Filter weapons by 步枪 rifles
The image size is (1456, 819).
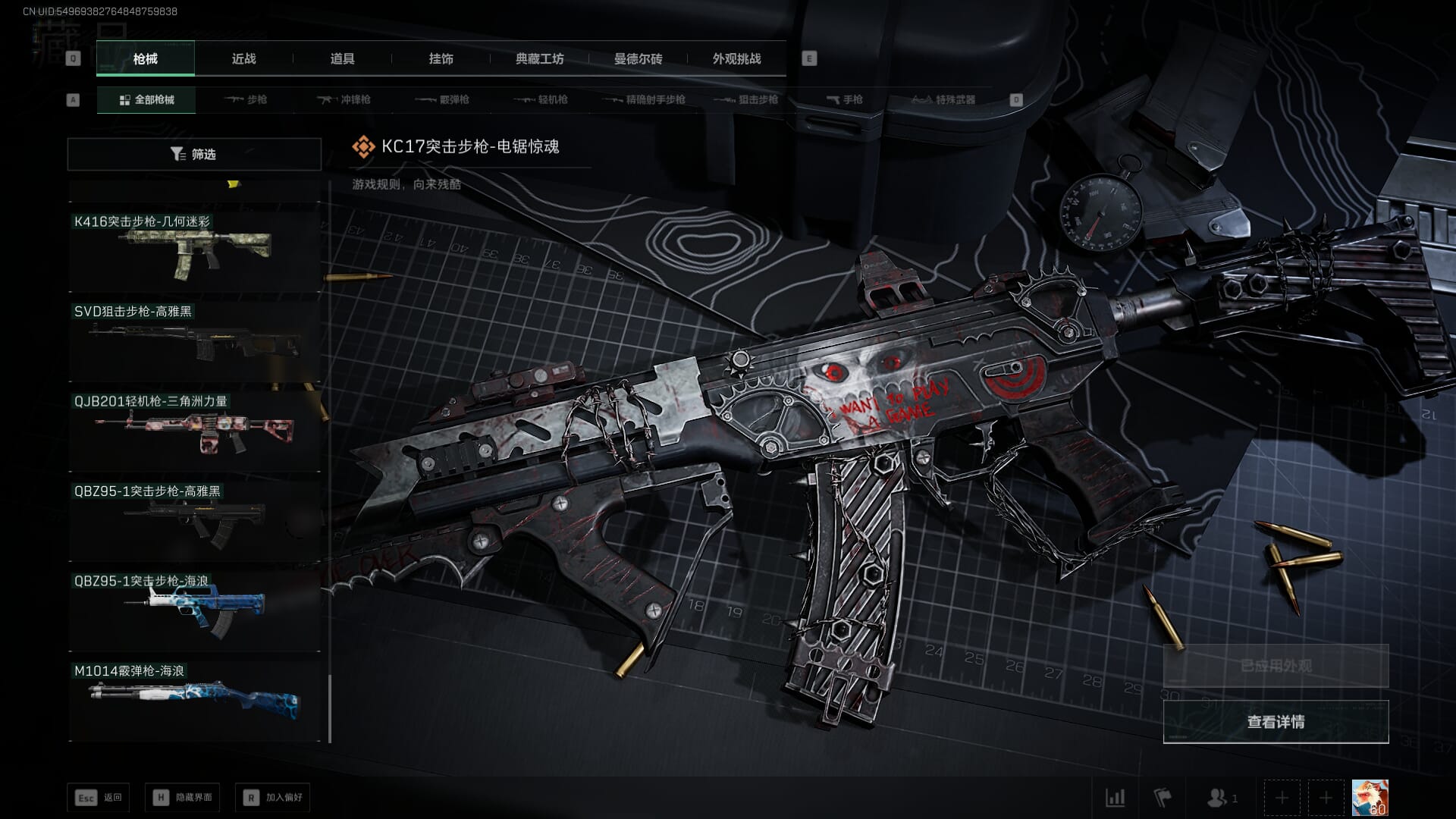coord(246,99)
